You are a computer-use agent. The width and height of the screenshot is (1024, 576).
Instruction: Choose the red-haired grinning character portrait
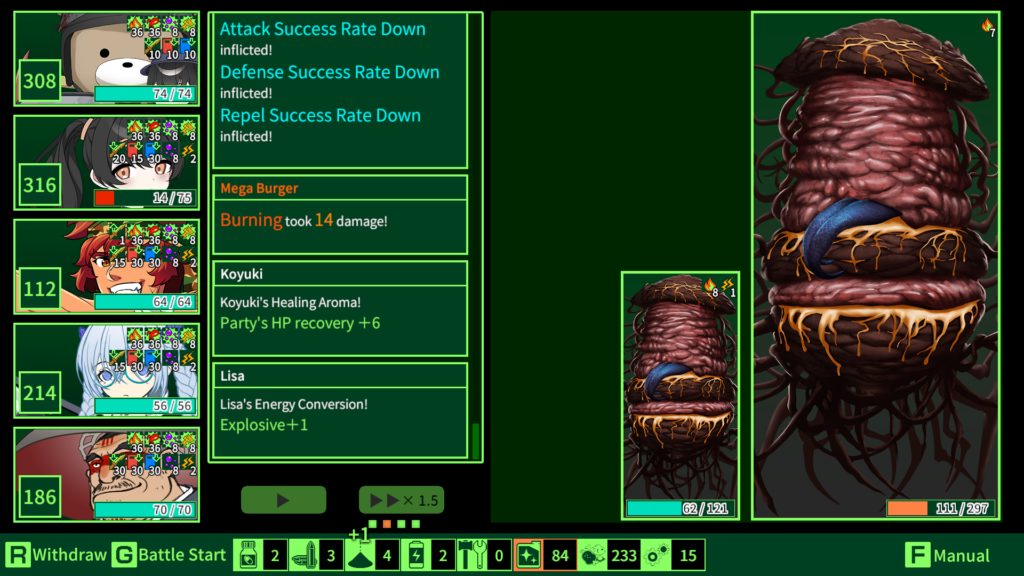[106, 266]
